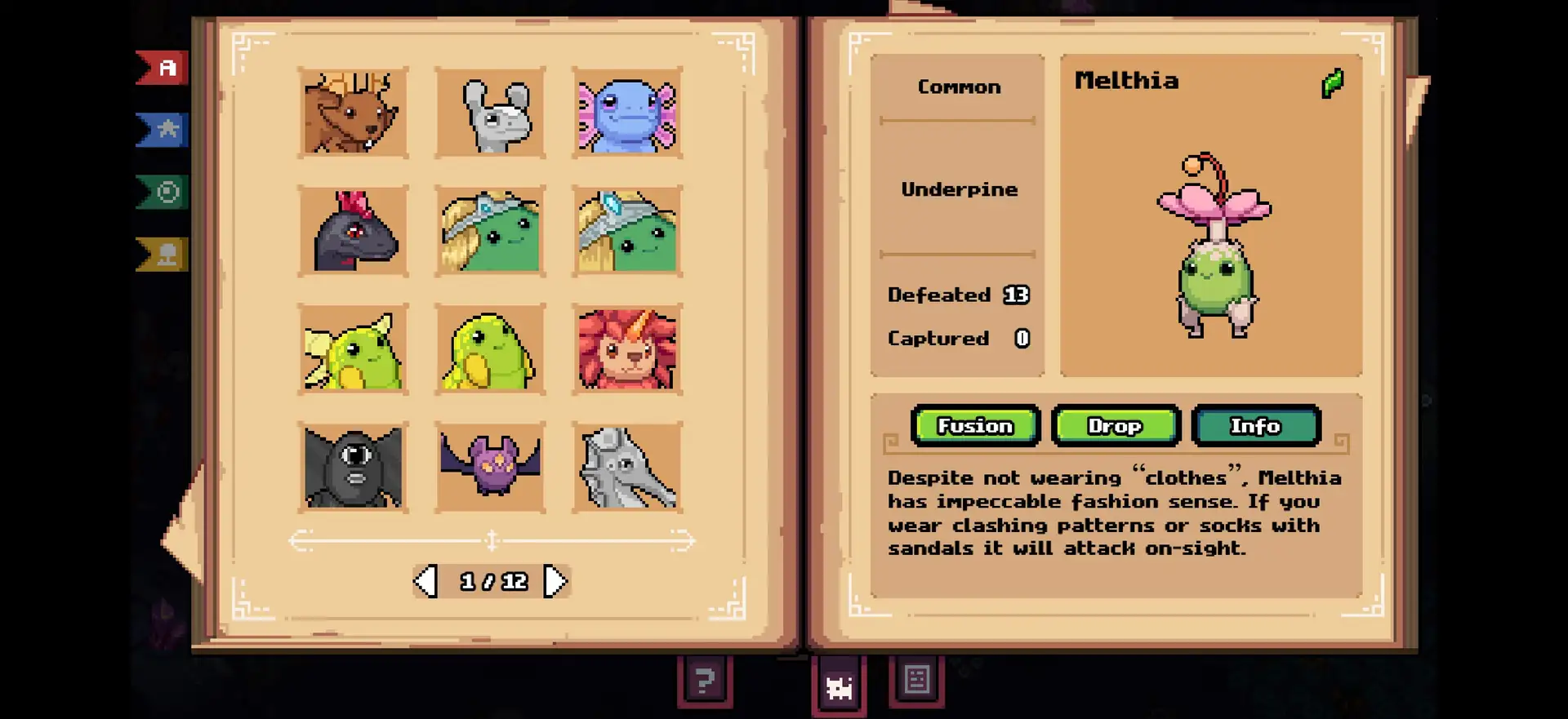1568x719 pixels.
Task: Select the purple bat creature portrait
Action: 490,468
